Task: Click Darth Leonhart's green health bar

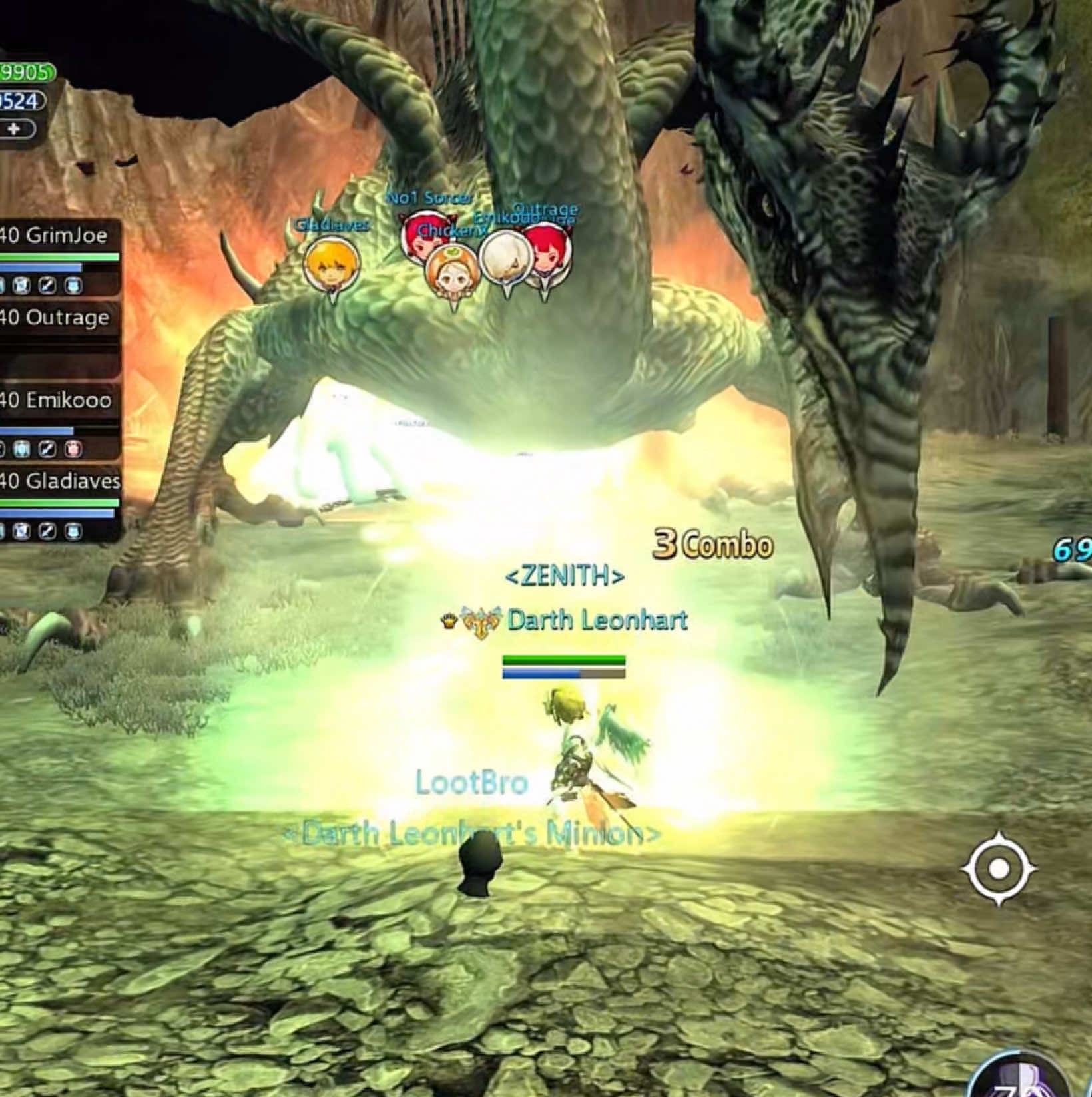Action: (563, 659)
